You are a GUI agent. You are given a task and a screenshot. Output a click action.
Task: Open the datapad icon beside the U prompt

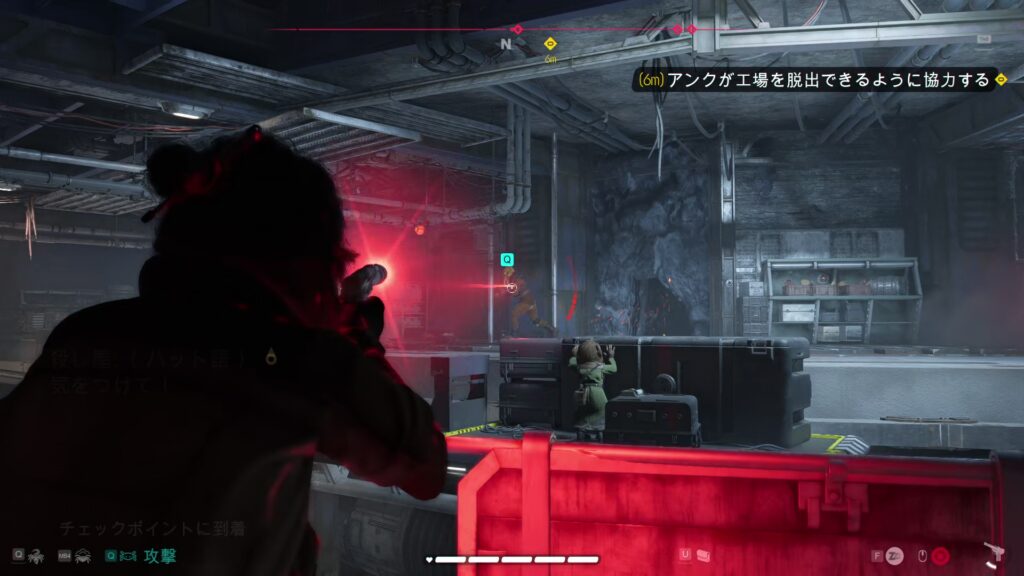703,554
